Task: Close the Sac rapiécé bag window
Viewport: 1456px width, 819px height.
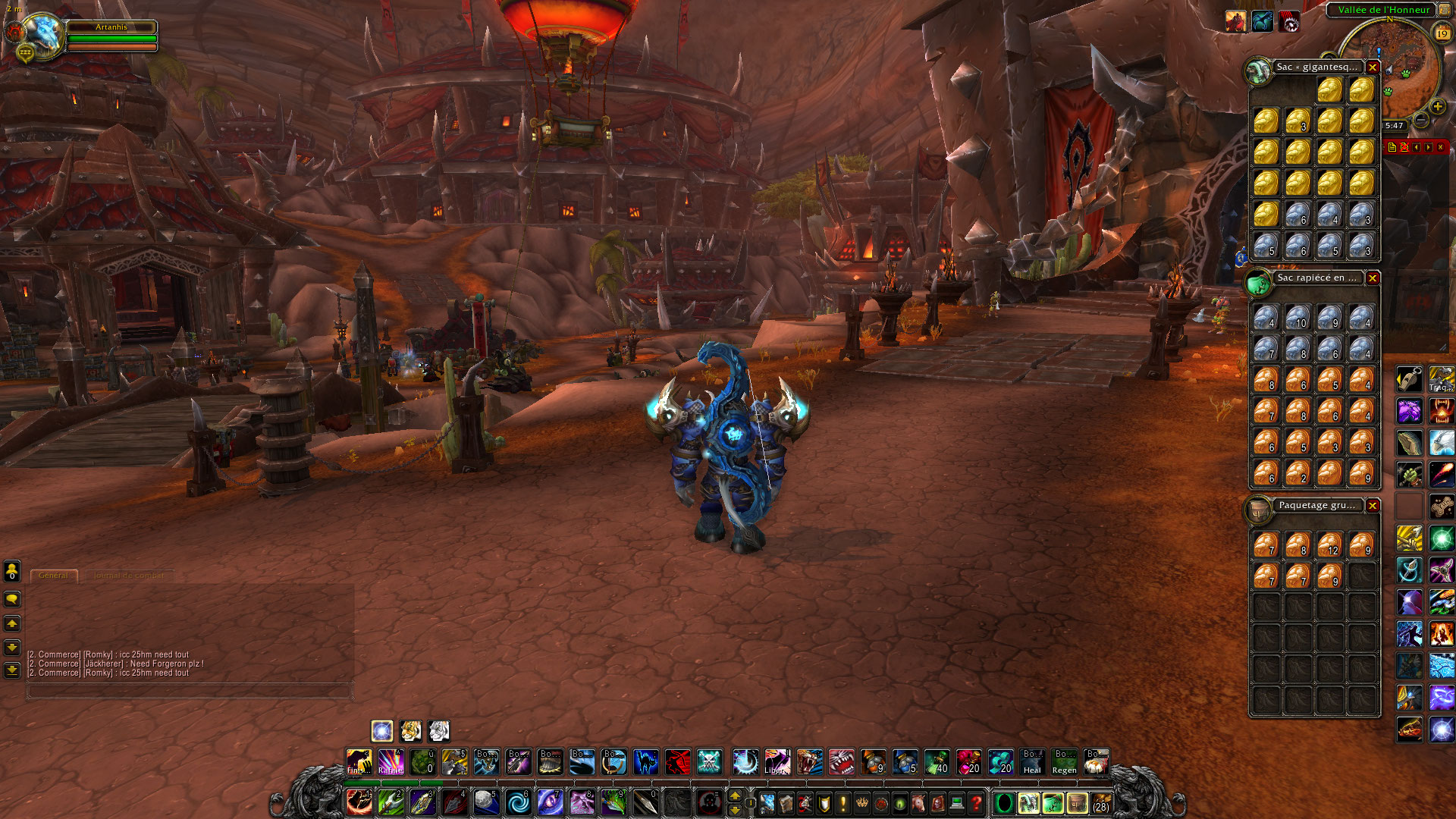Action: [1373, 278]
